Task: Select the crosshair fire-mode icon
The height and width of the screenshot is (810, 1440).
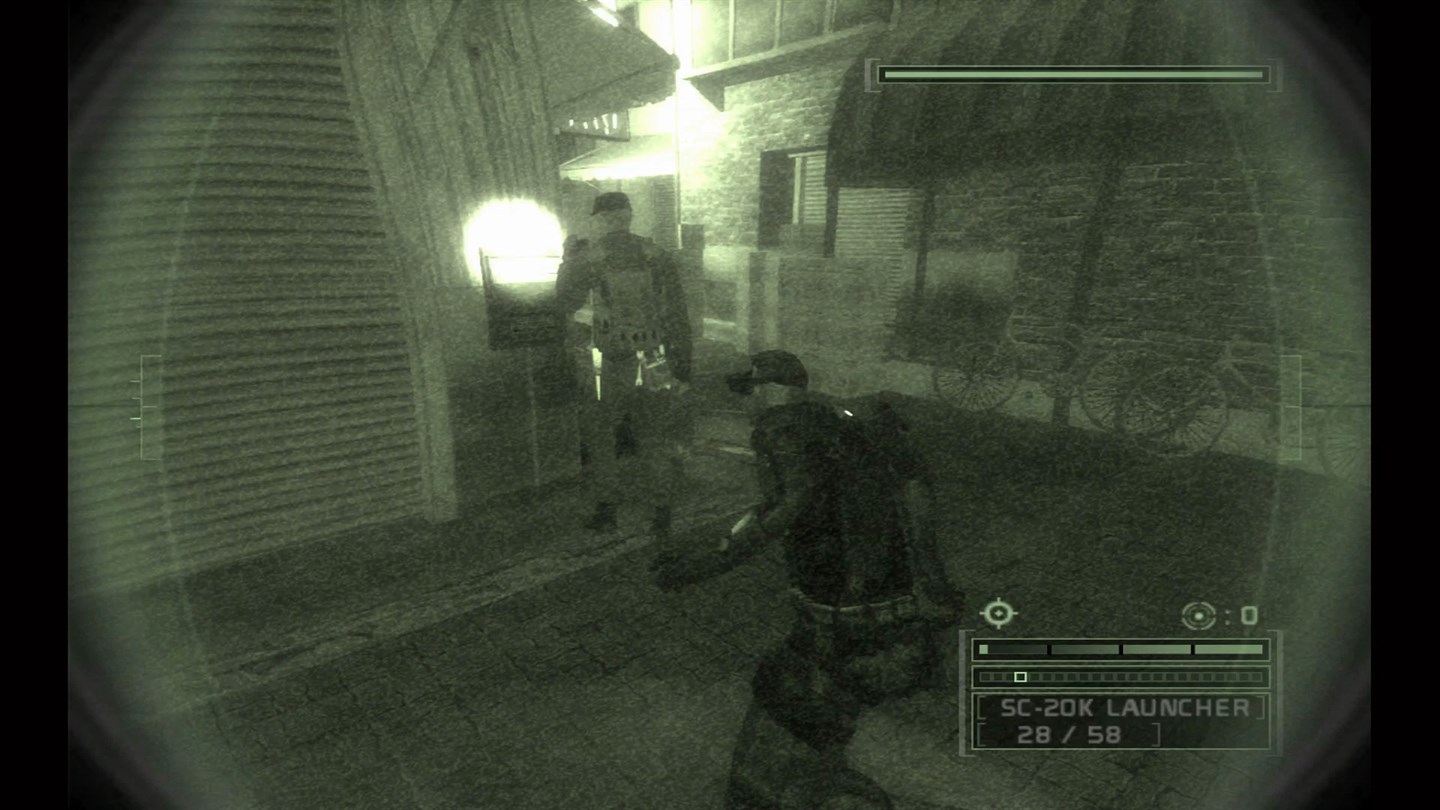Action: [1000, 613]
